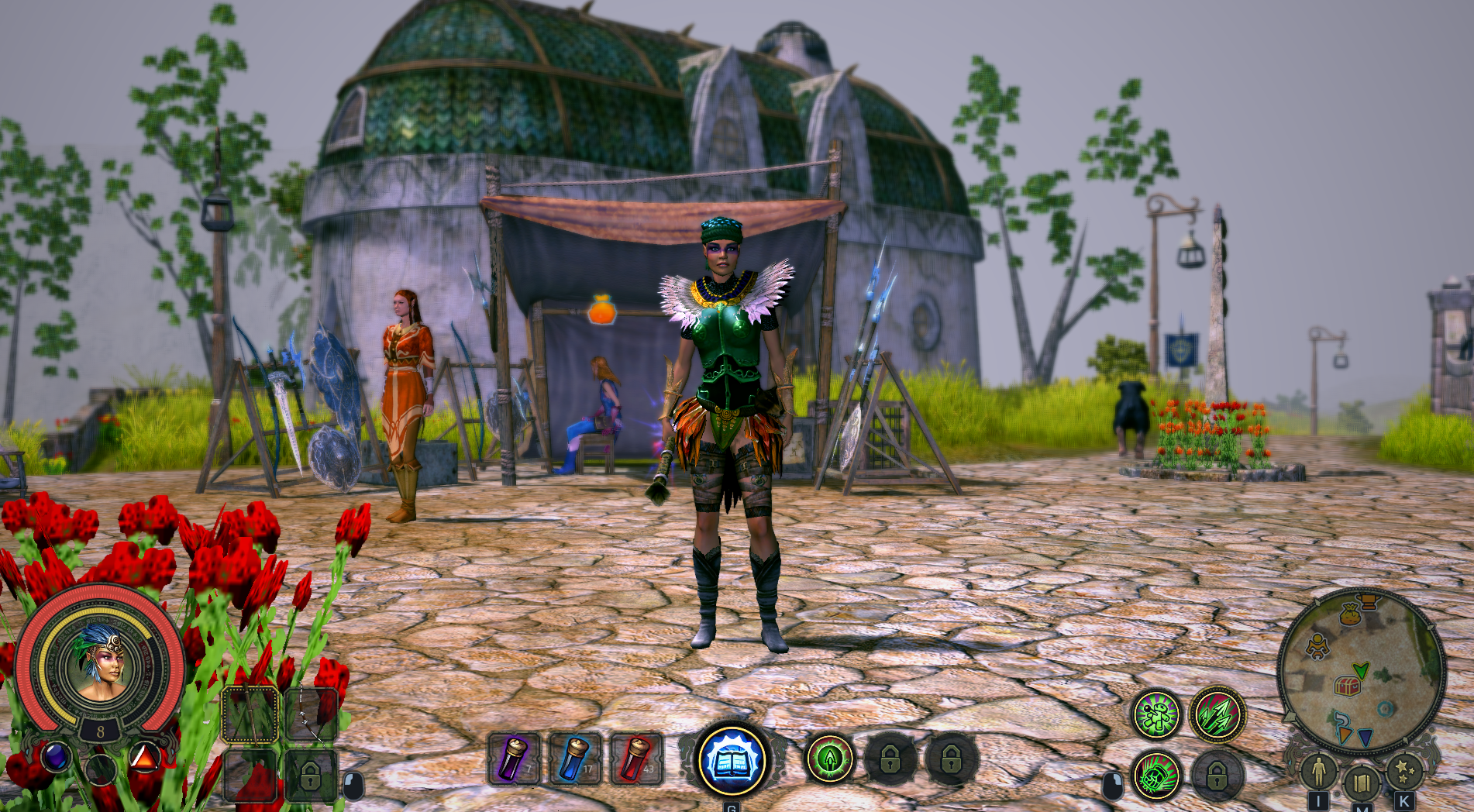The image size is (1474, 812).
Task: Click the purple-blue orb below the portrait
Action: 56,756
